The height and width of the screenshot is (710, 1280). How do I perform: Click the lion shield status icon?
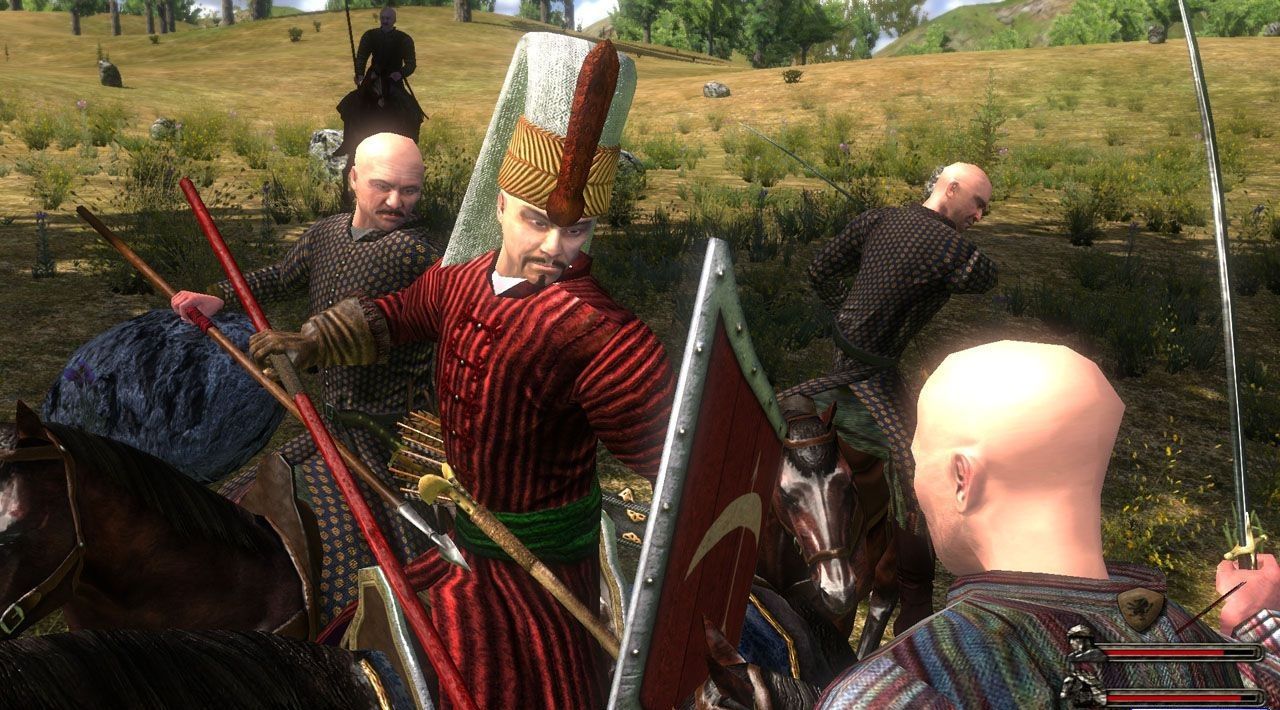[x=1141, y=607]
